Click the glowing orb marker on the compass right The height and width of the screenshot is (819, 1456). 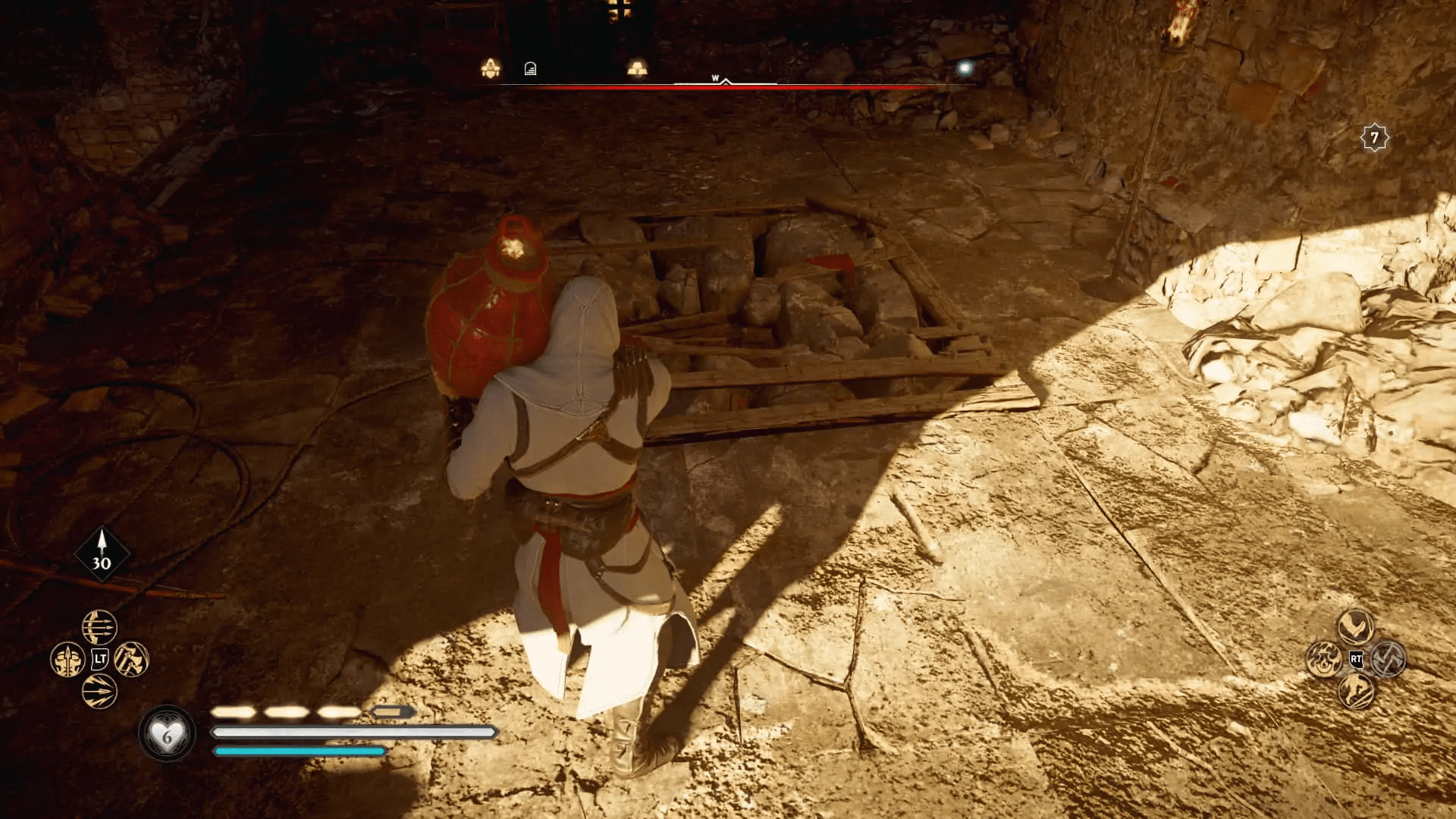(x=965, y=69)
